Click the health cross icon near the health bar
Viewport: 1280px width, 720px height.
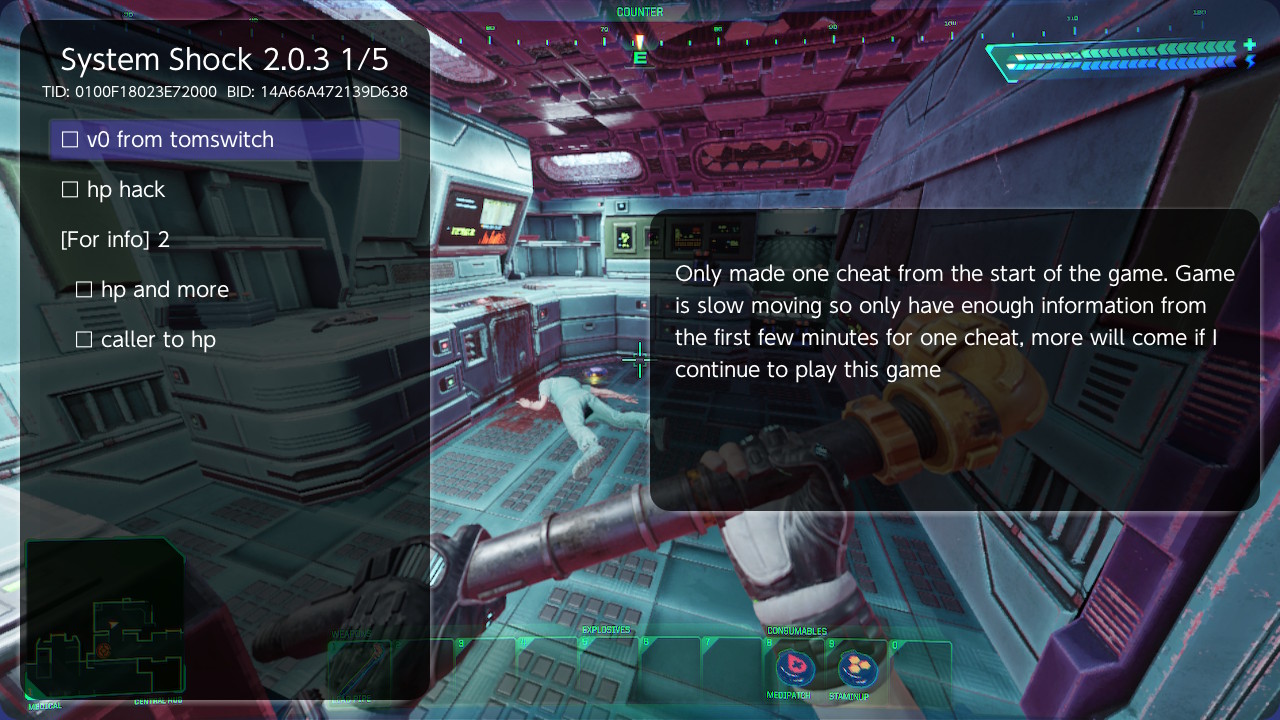[1249, 44]
